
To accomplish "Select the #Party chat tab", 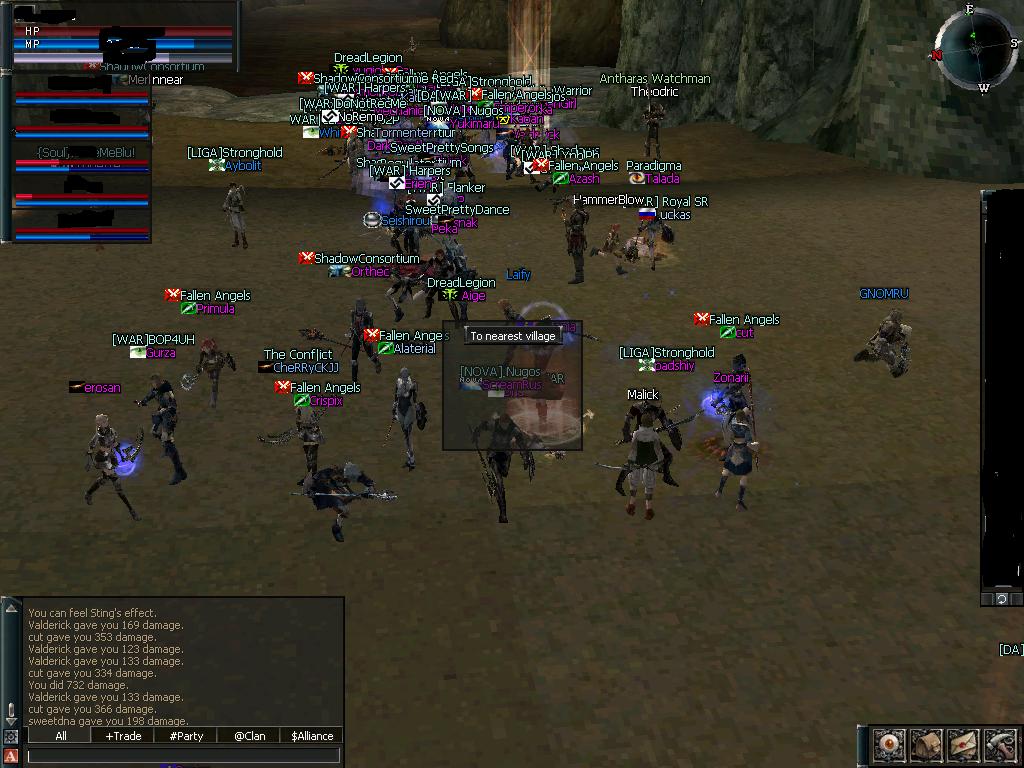I will 186,736.
